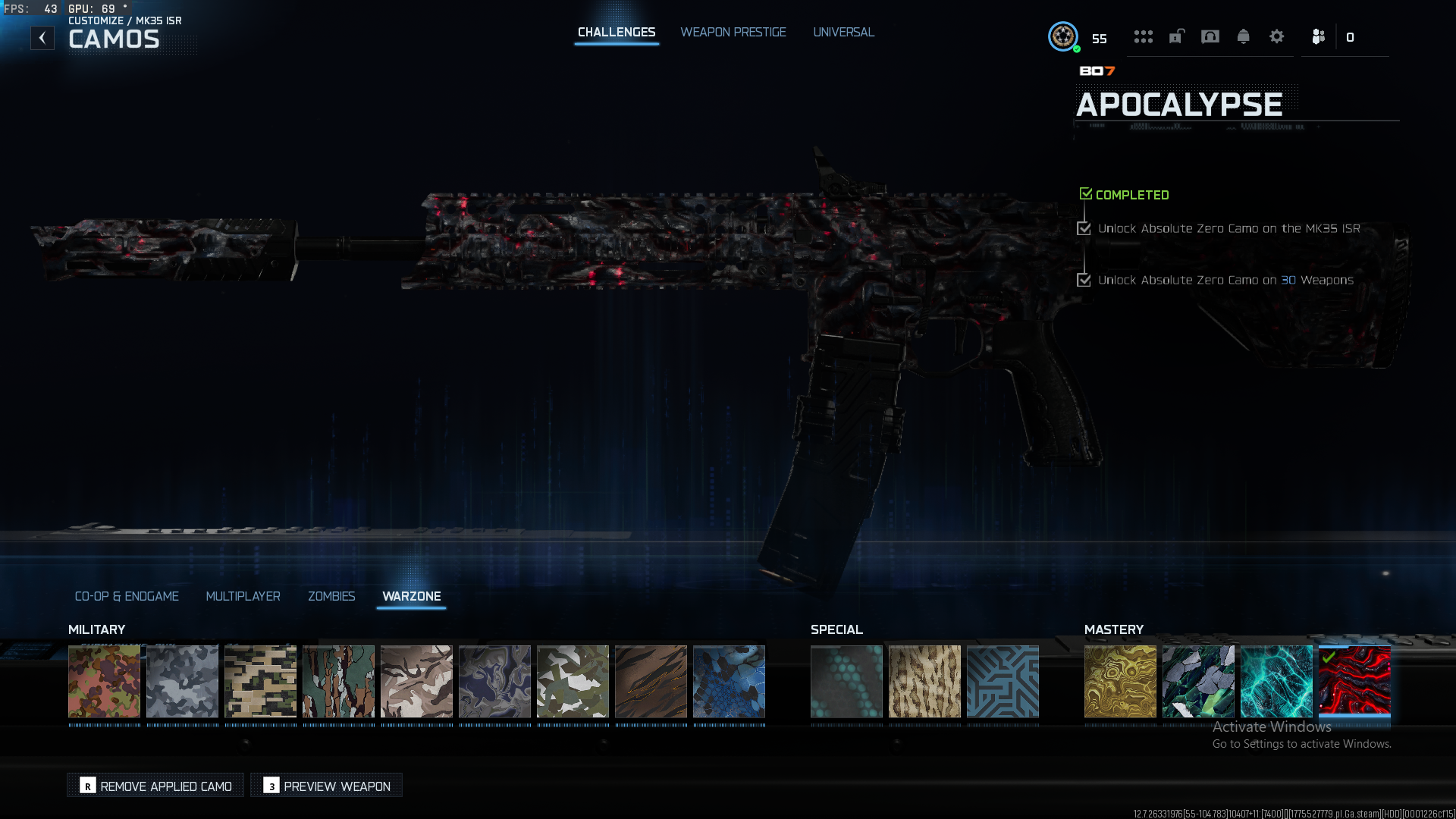The height and width of the screenshot is (819, 1456).
Task: Select the blue maze special camo
Action: click(1003, 681)
